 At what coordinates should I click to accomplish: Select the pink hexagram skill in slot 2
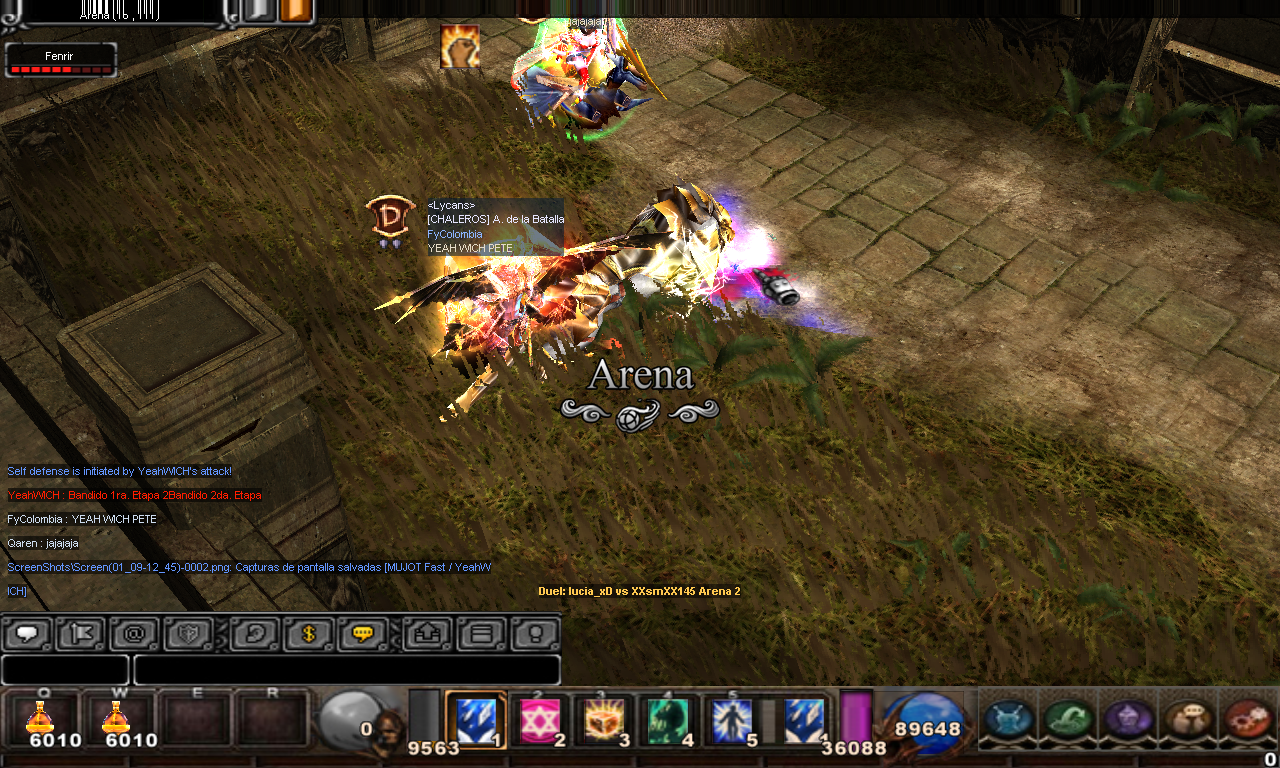click(x=540, y=719)
